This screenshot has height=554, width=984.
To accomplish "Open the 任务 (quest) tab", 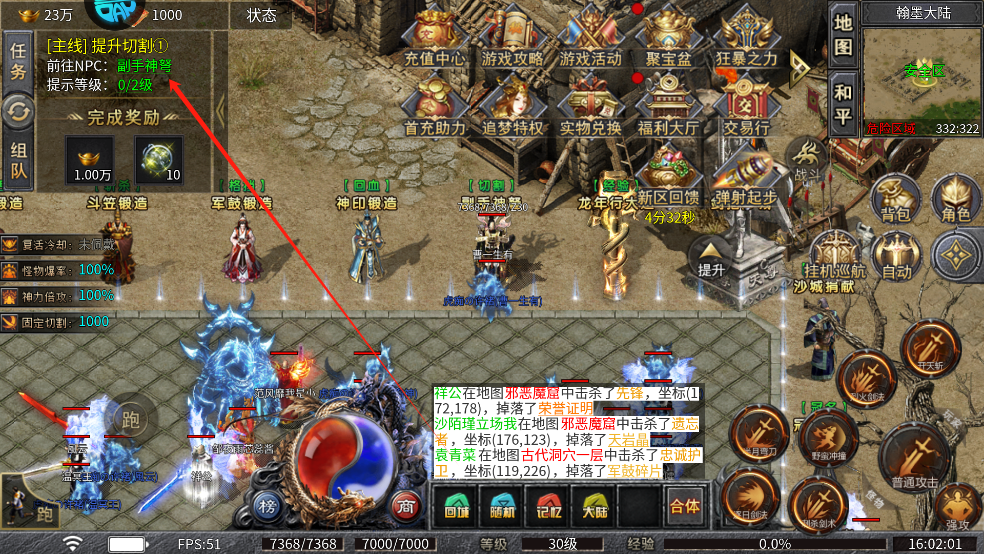I will coord(18,61).
